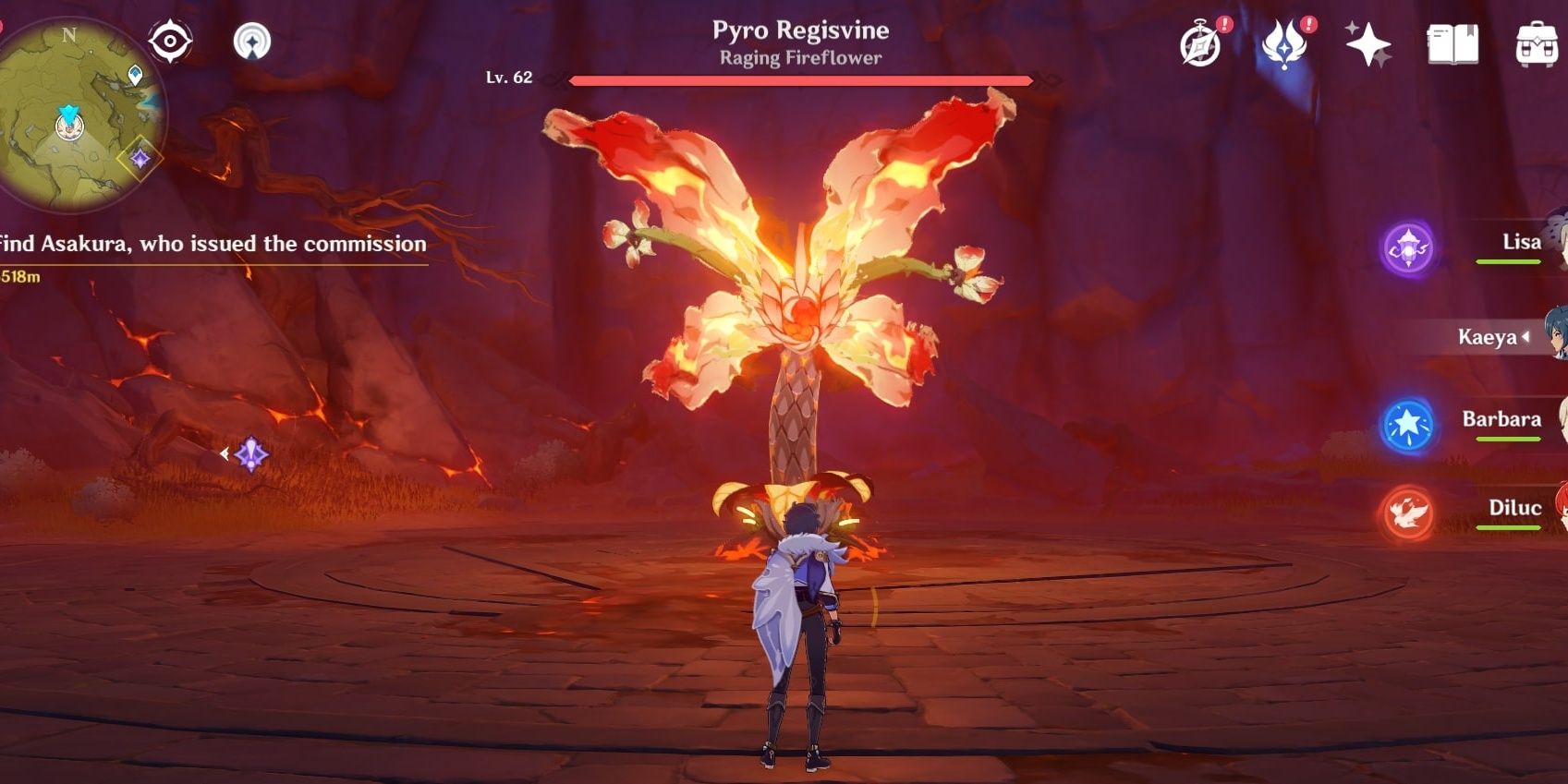This screenshot has height=784, width=1568.
Task: Select Kaeya in the party list
Action: 1488,337
